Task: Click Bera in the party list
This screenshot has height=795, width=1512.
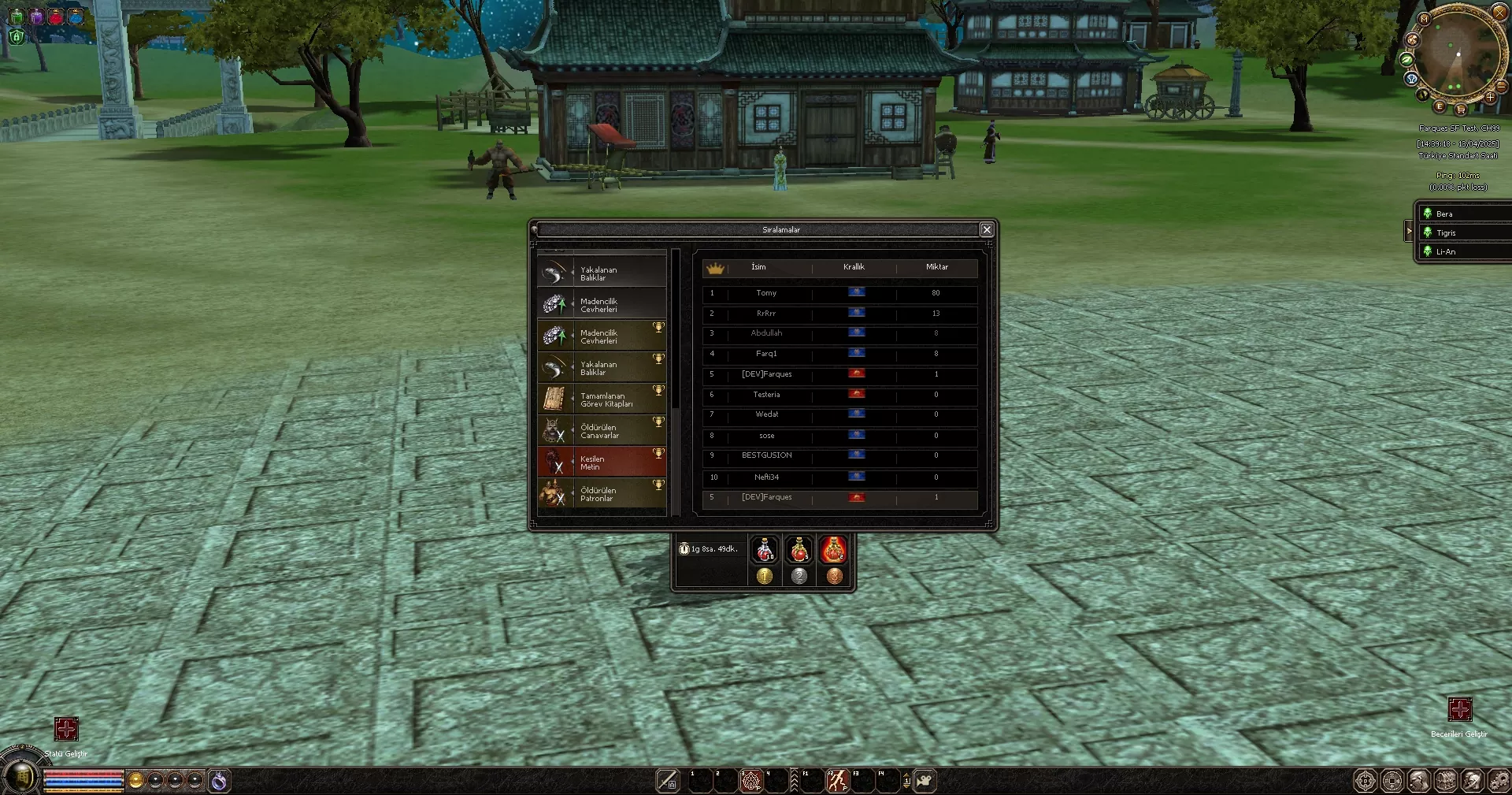Action: point(1465,214)
